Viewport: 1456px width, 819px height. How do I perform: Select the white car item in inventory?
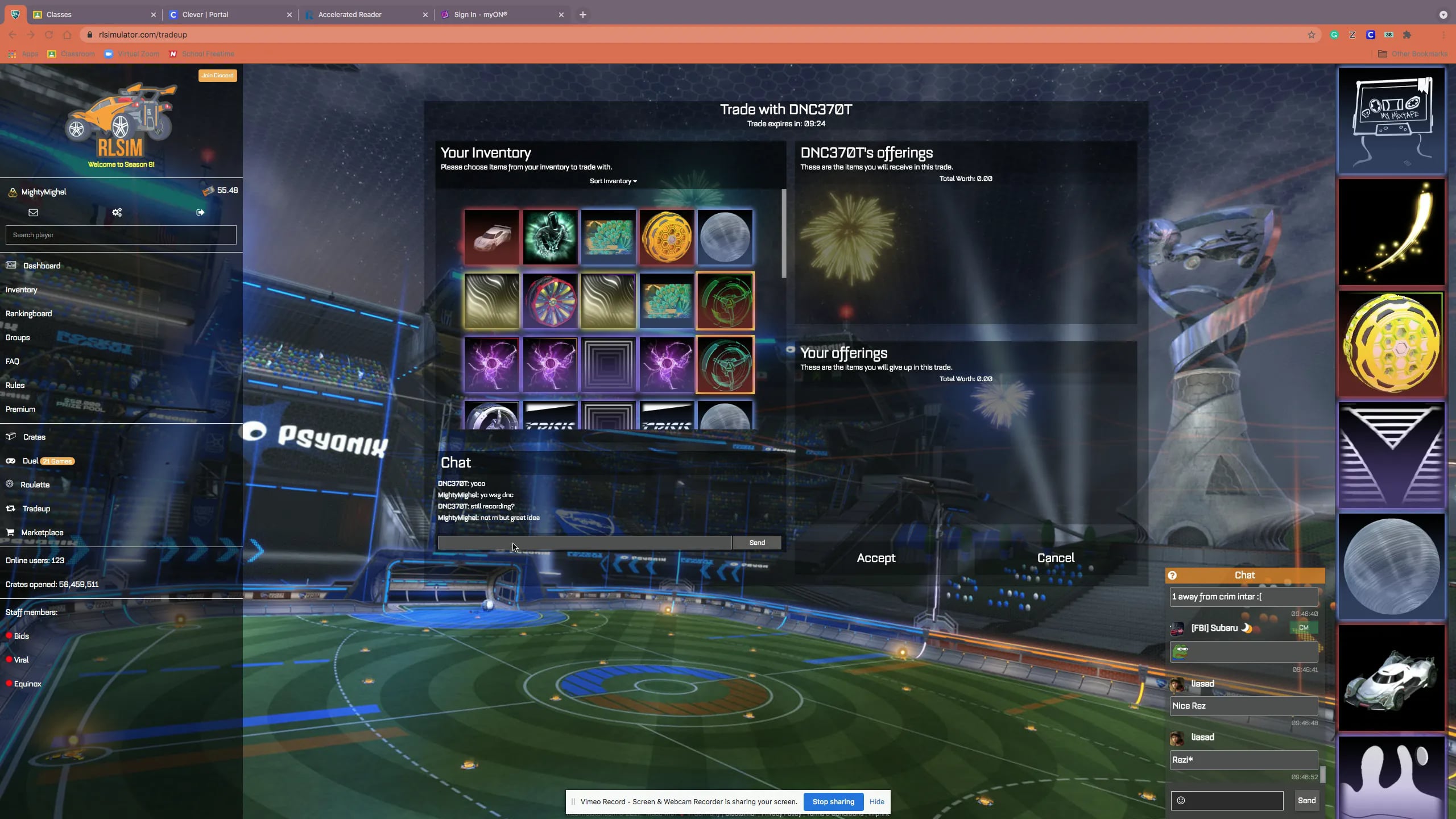click(x=491, y=237)
